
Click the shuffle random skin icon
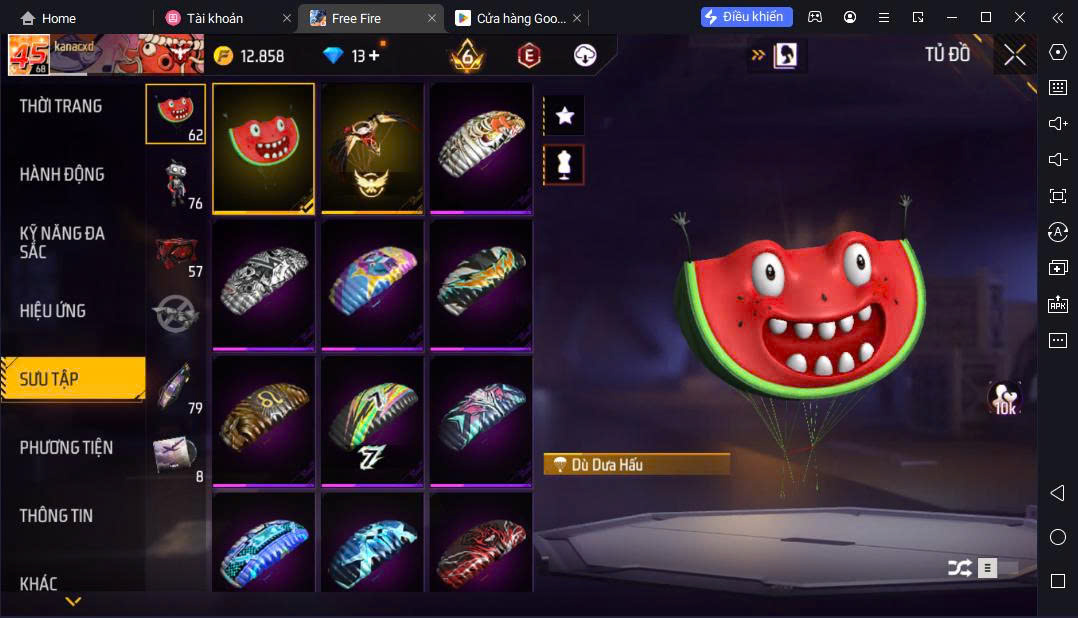pyautogui.click(x=959, y=568)
